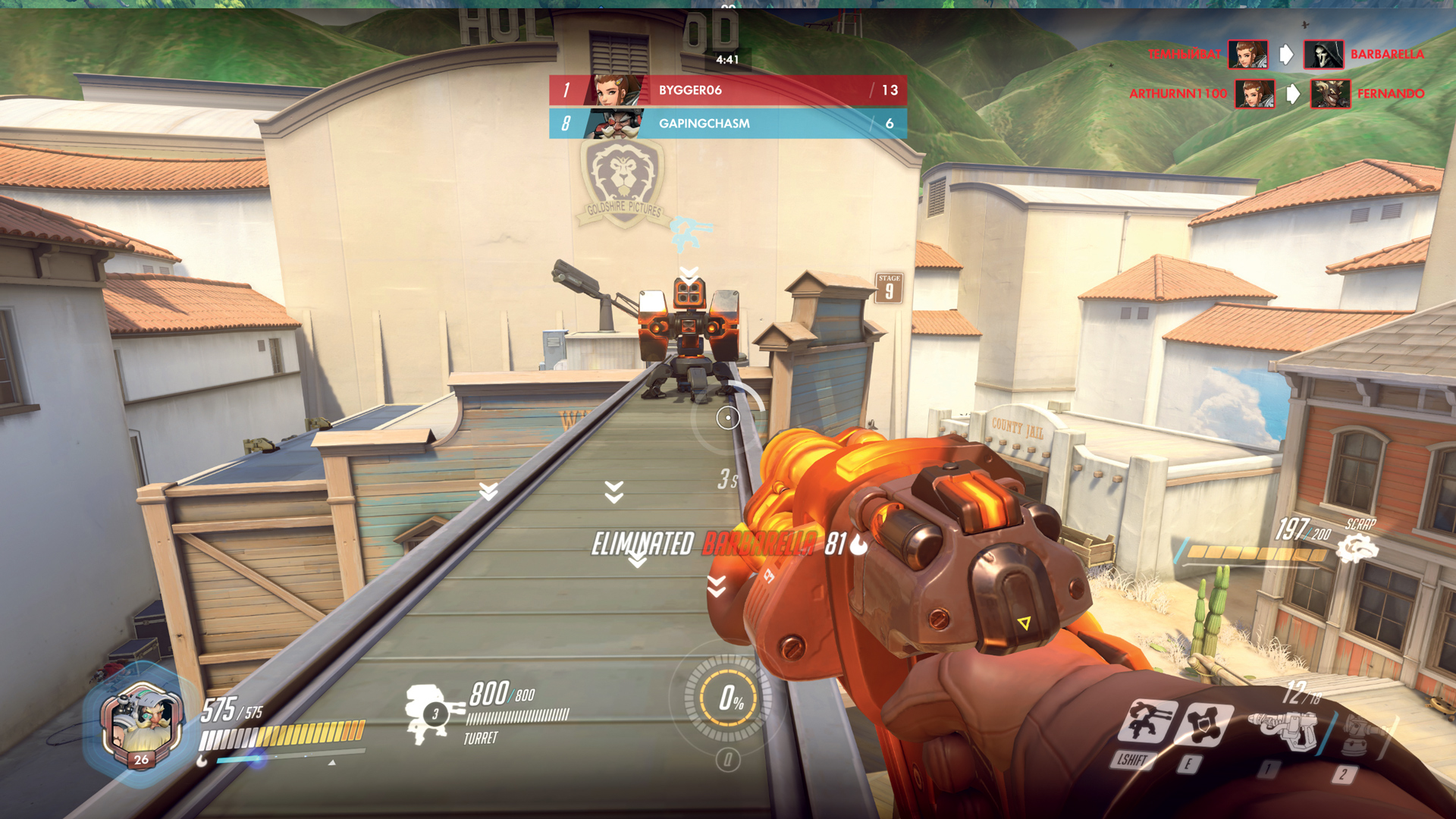Click ARTHURNN1100's Brigitte portrait in the kill feed

click(x=1254, y=94)
